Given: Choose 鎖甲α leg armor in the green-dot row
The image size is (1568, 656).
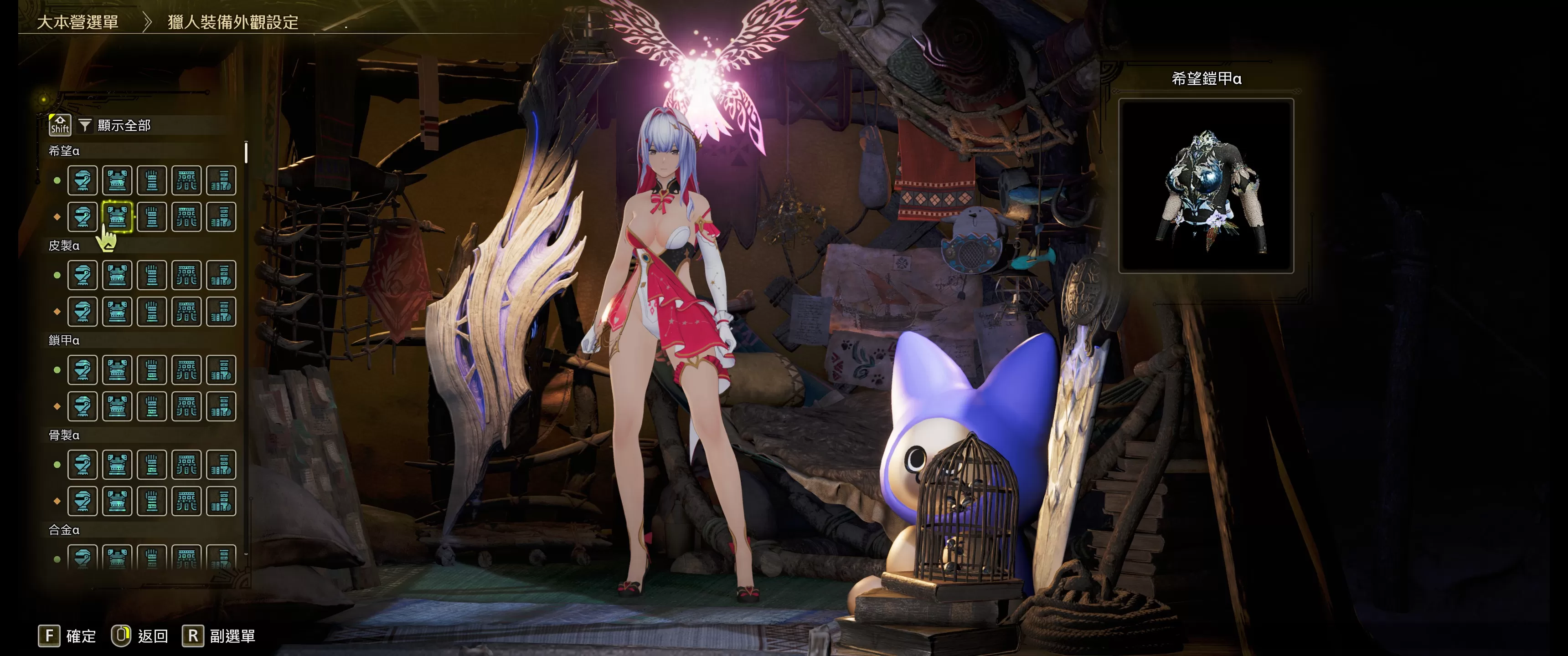Looking at the screenshot, I should click(221, 370).
